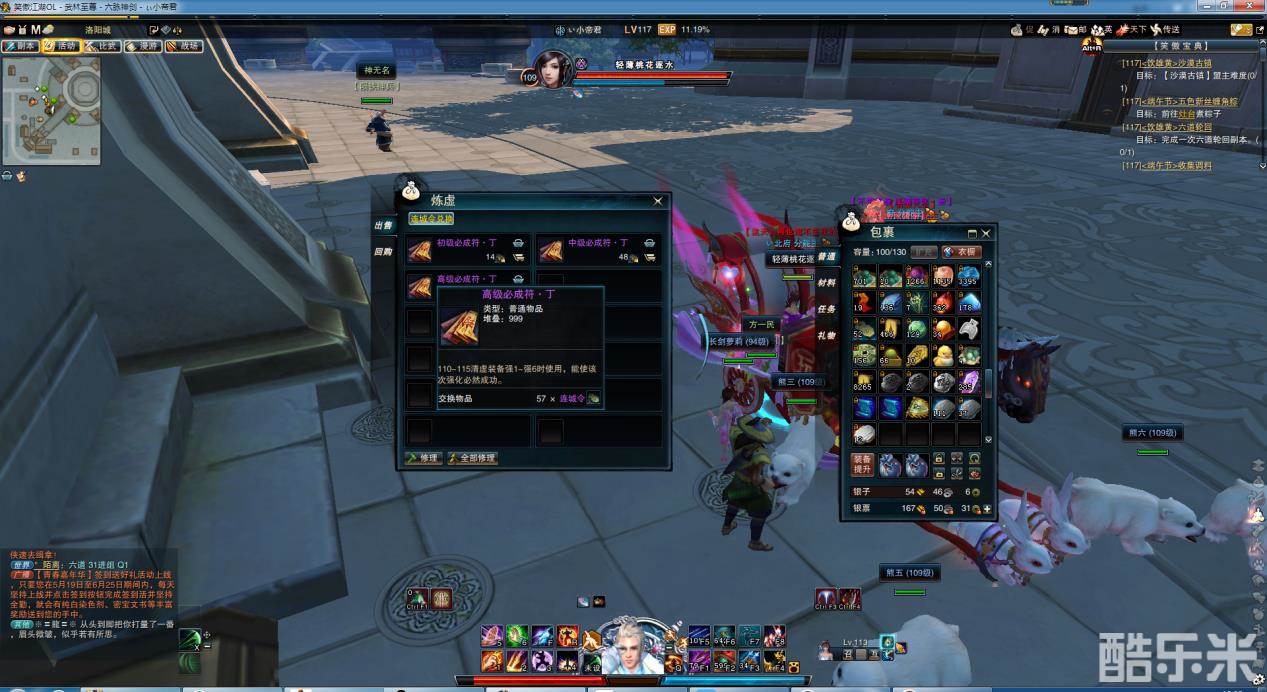Open the 副本 dungeon menu
Screen dimensions: 1267x692
pos(20,46)
